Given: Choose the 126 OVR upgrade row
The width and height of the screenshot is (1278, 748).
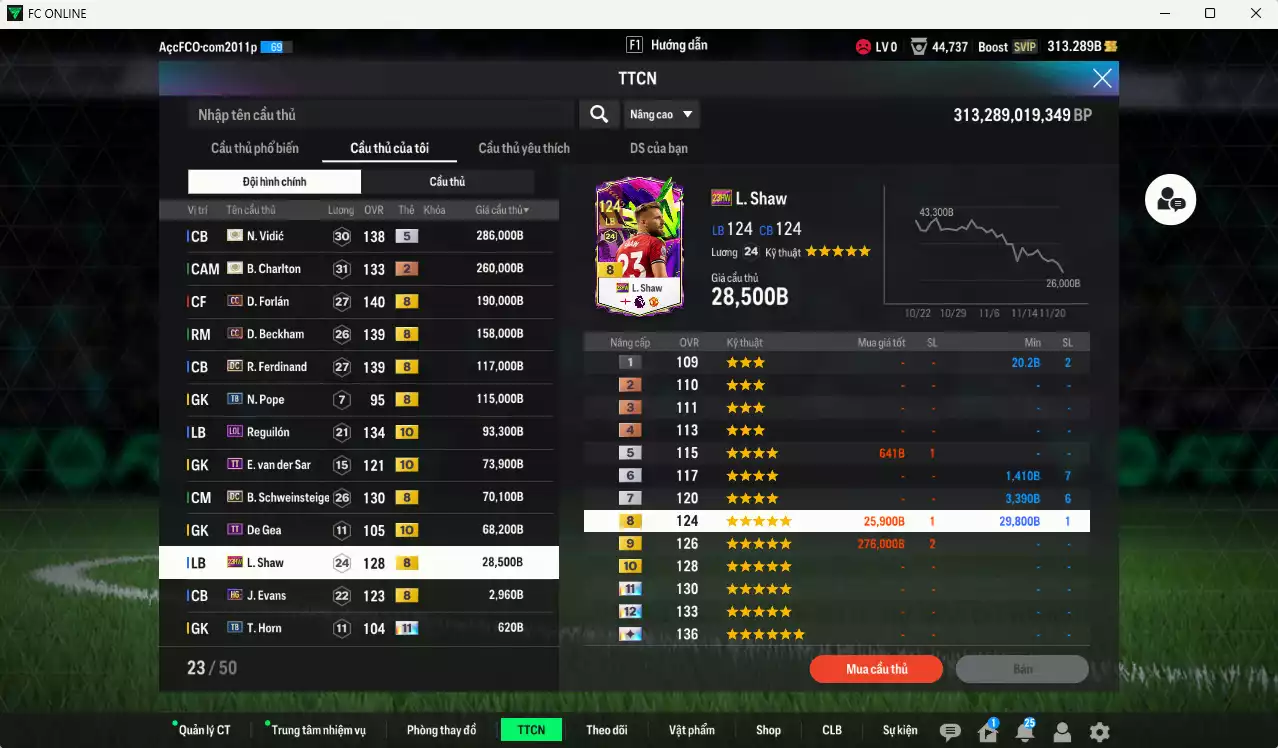Looking at the screenshot, I should pyautogui.click(x=836, y=544).
